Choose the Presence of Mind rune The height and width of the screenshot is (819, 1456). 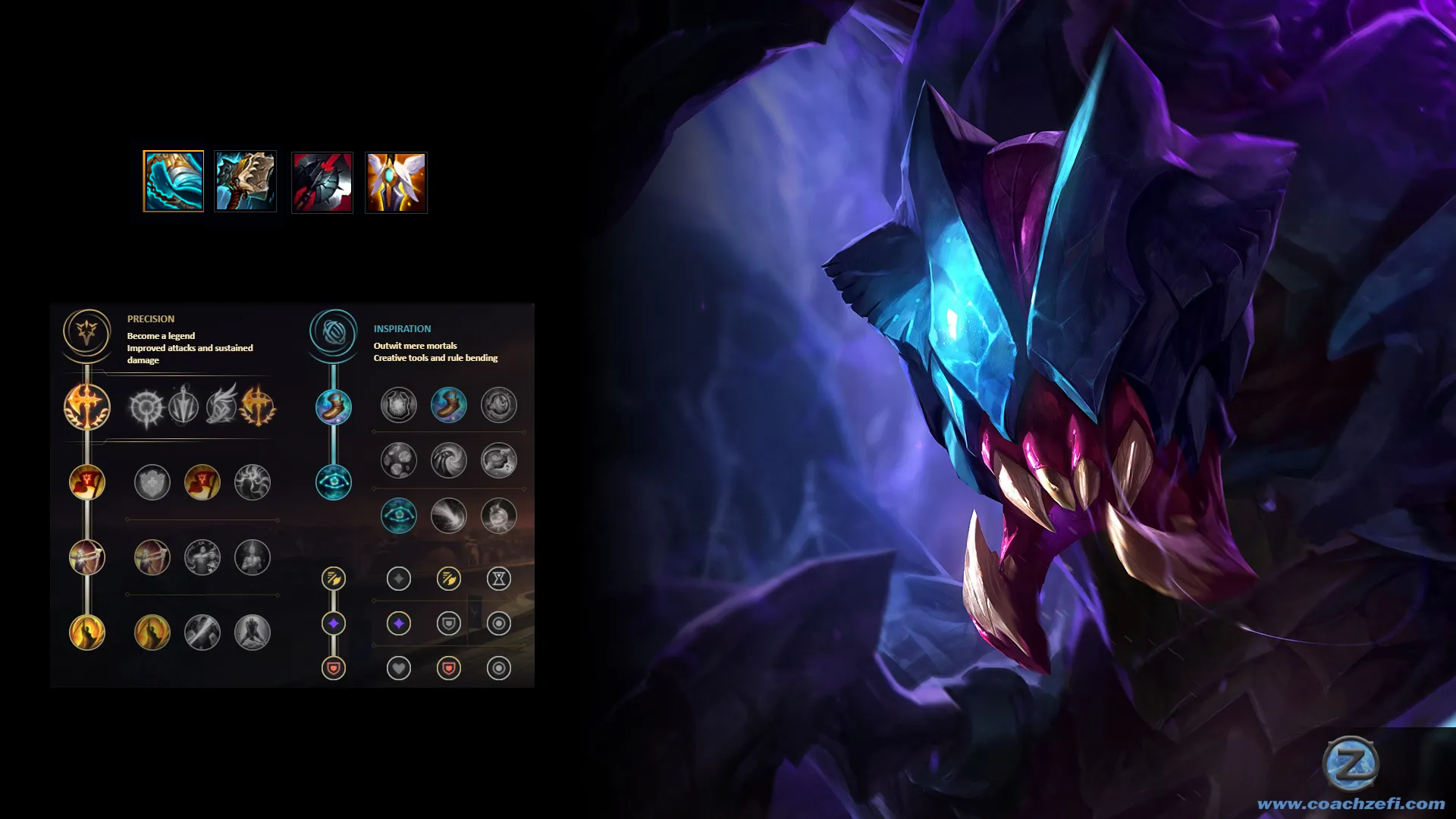click(x=253, y=482)
